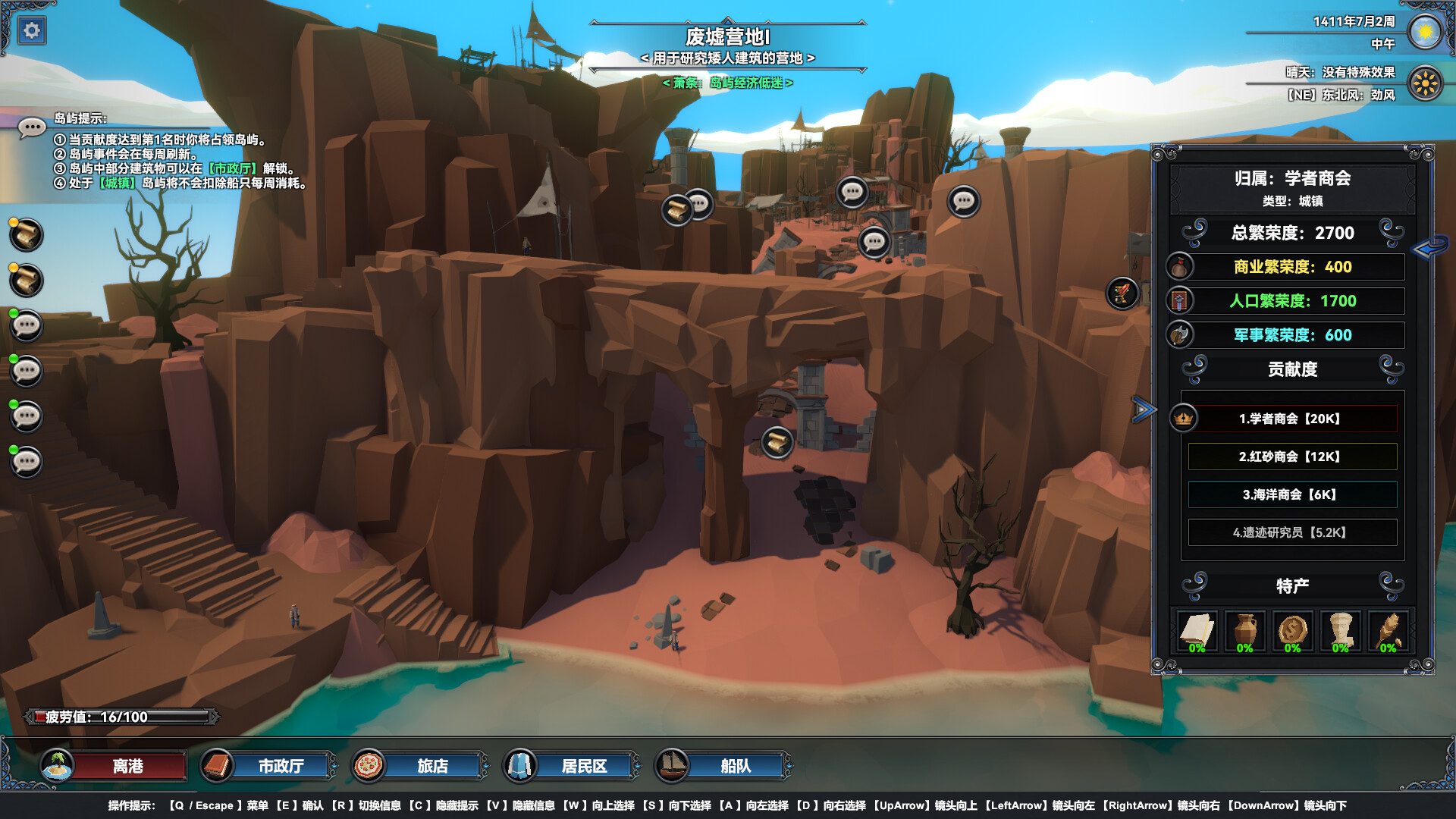1456x819 pixels.
Task: Click the statue bust specialty icon
Action: [x=1340, y=629]
